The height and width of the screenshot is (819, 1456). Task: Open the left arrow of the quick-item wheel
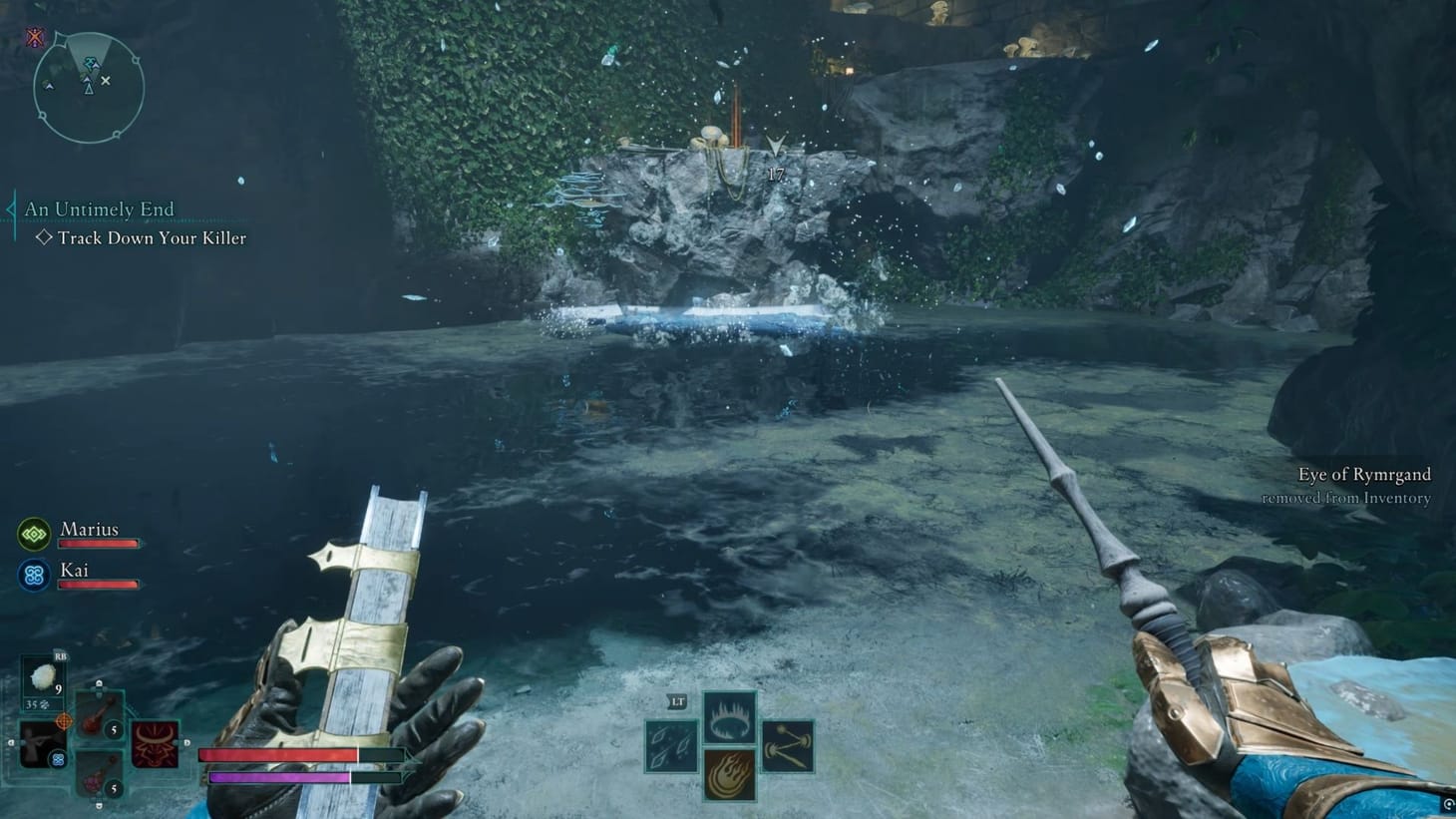click(10, 741)
